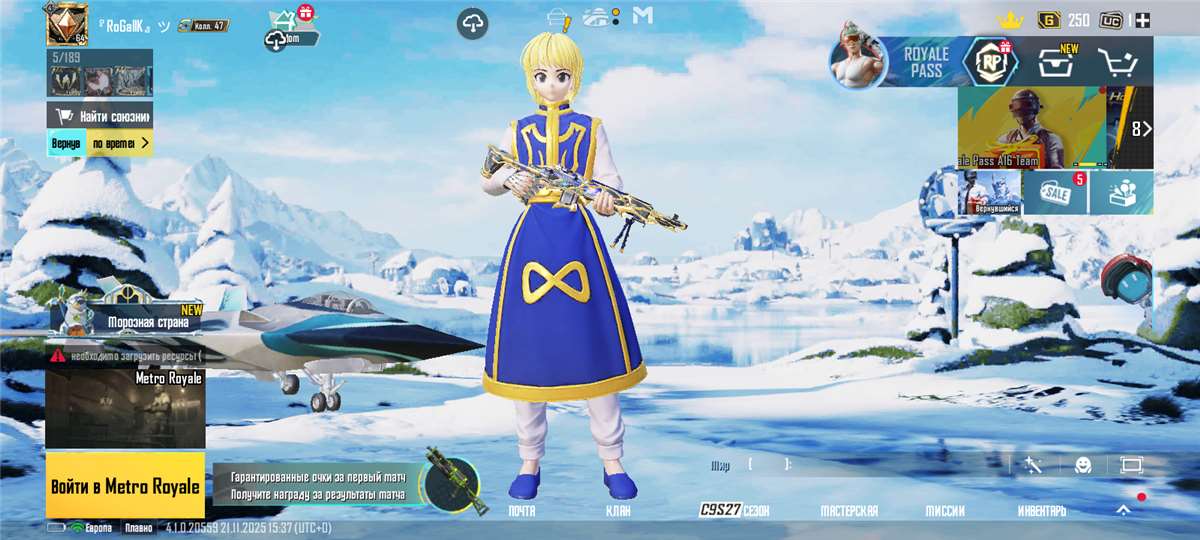Screen dimensions: 1200x540
Task: Click the Найти союзников button
Action: coord(100,115)
